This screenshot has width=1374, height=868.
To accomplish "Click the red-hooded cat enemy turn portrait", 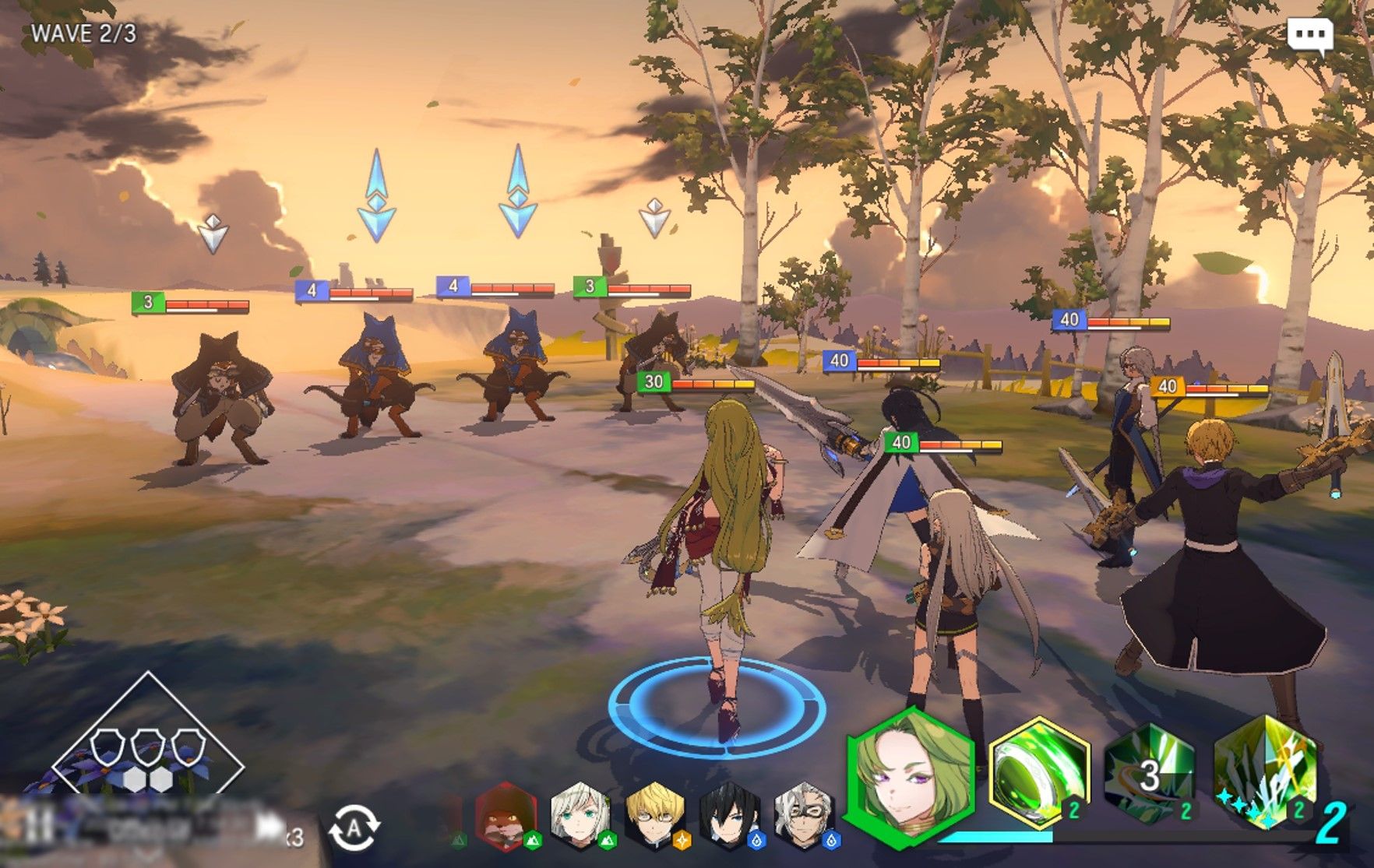I will pyautogui.click(x=505, y=817).
